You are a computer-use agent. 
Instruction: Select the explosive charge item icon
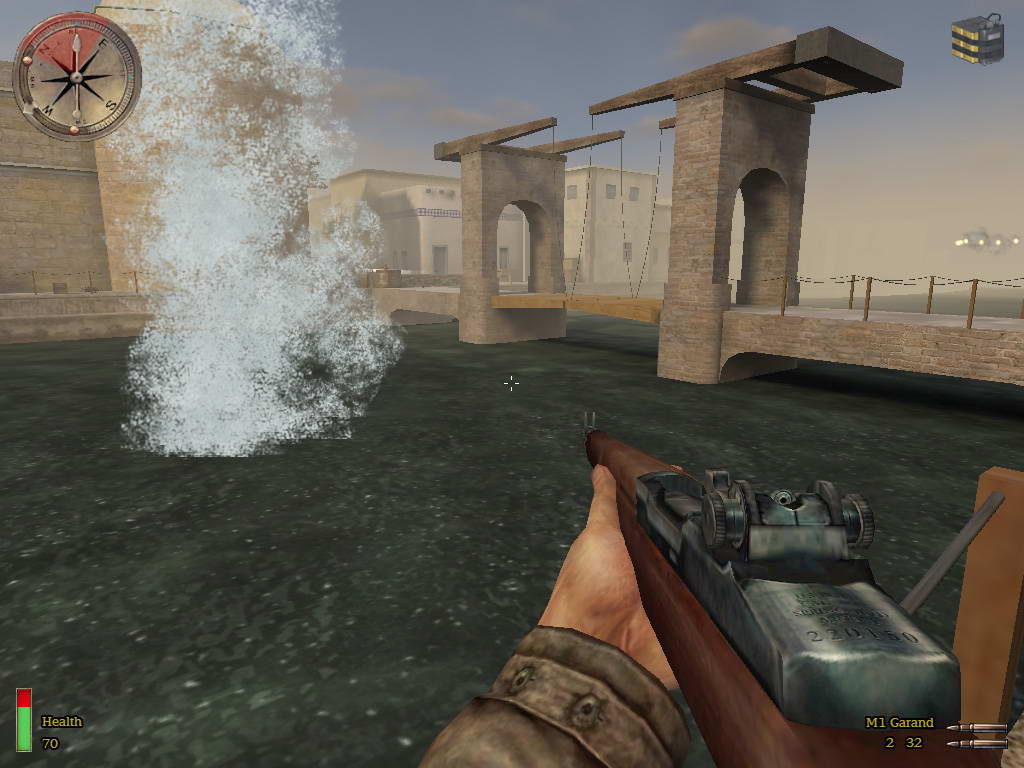[976, 40]
